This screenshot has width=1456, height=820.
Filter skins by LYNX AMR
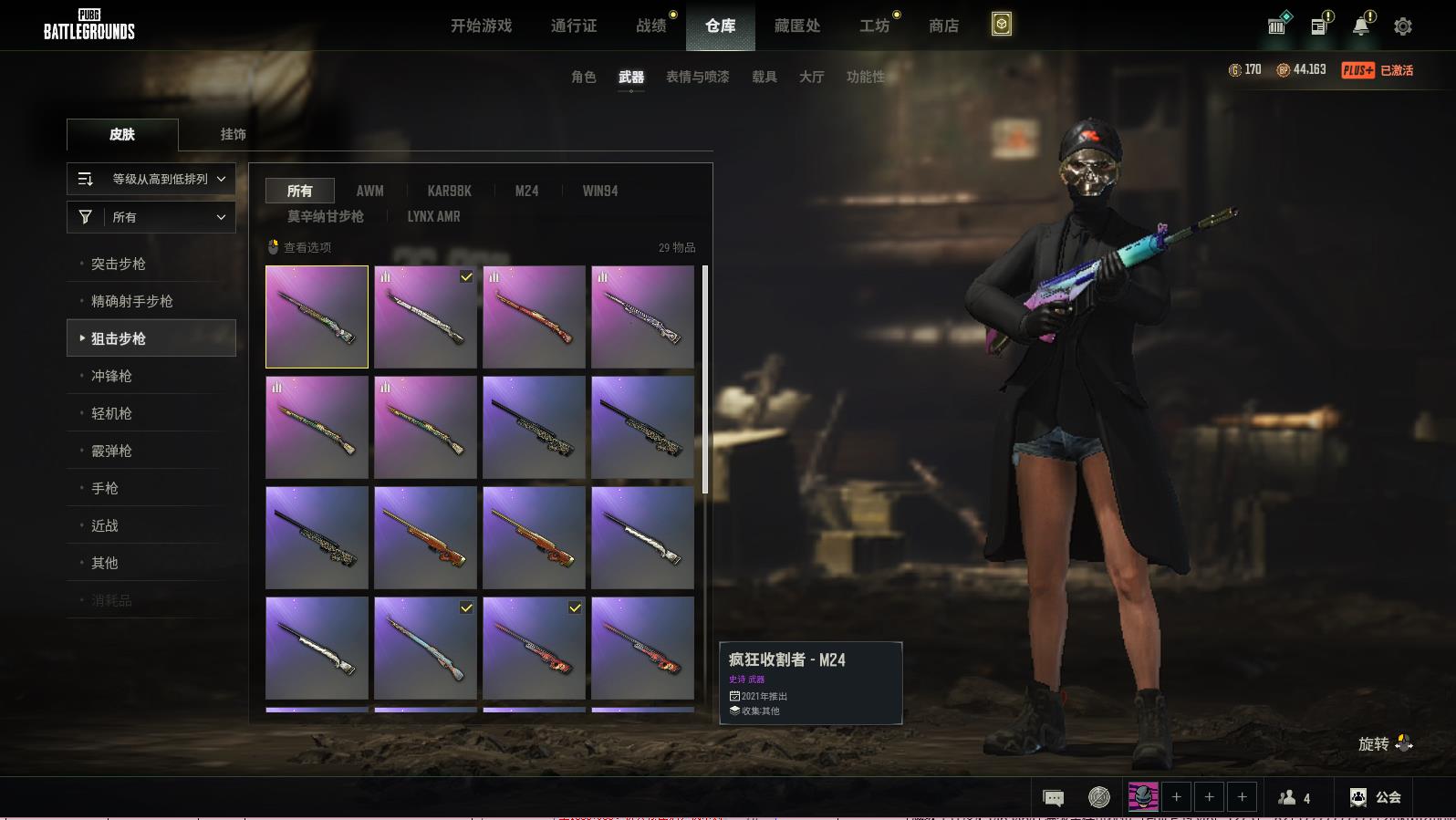[x=433, y=216]
